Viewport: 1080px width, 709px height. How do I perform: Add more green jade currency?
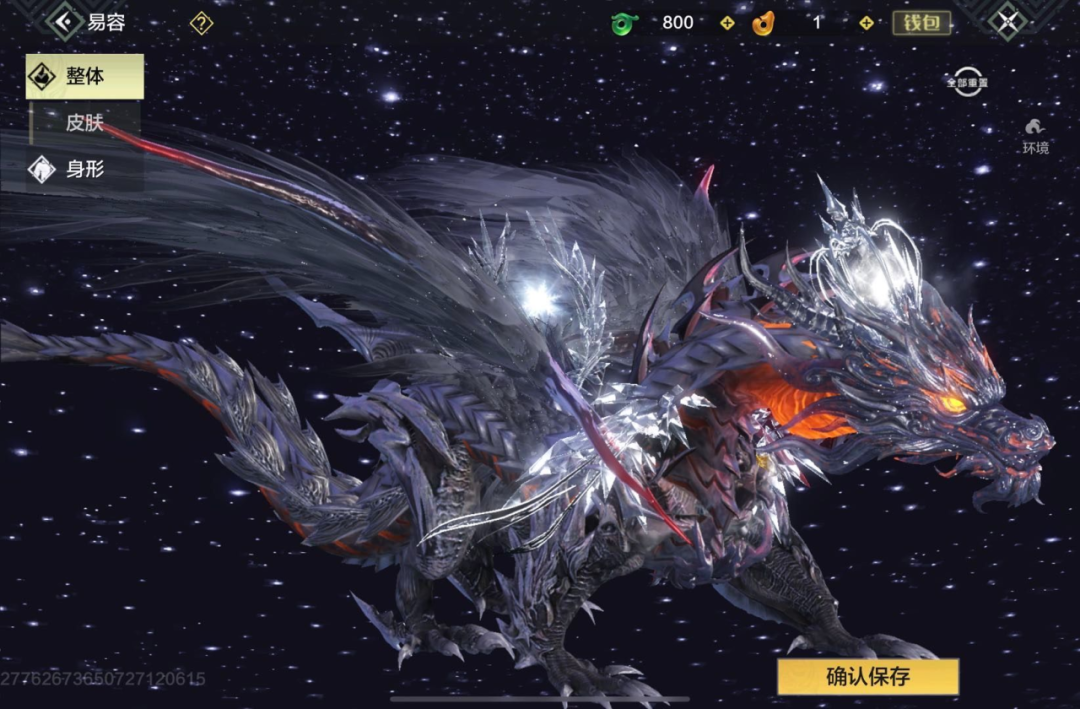point(727,22)
